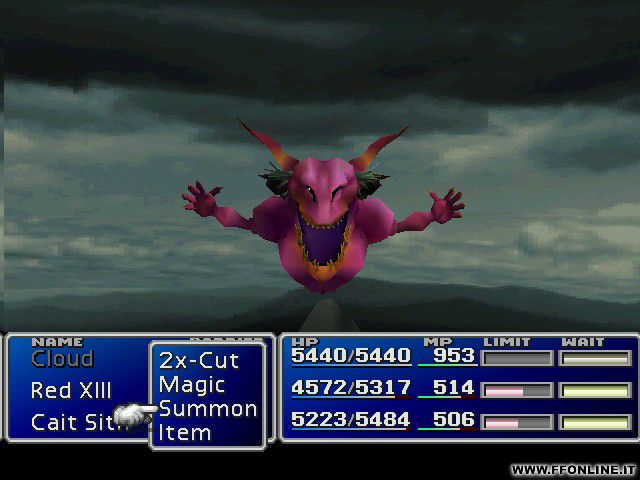Open the Summon command

click(207, 408)
